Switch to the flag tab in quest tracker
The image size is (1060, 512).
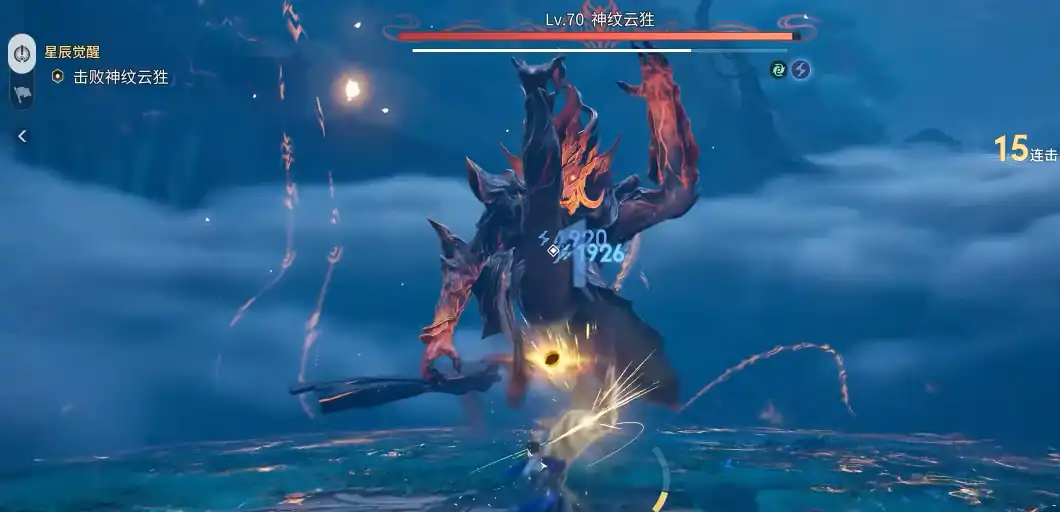(x=22, y=94)
